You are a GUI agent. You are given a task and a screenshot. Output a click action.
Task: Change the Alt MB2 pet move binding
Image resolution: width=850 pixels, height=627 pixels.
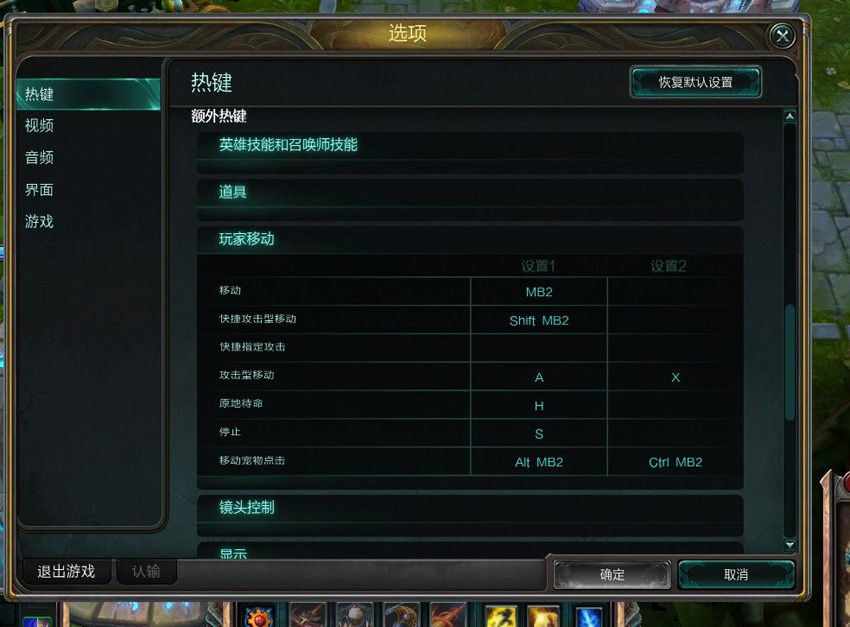pyautogui.click(x=539, y=462)
